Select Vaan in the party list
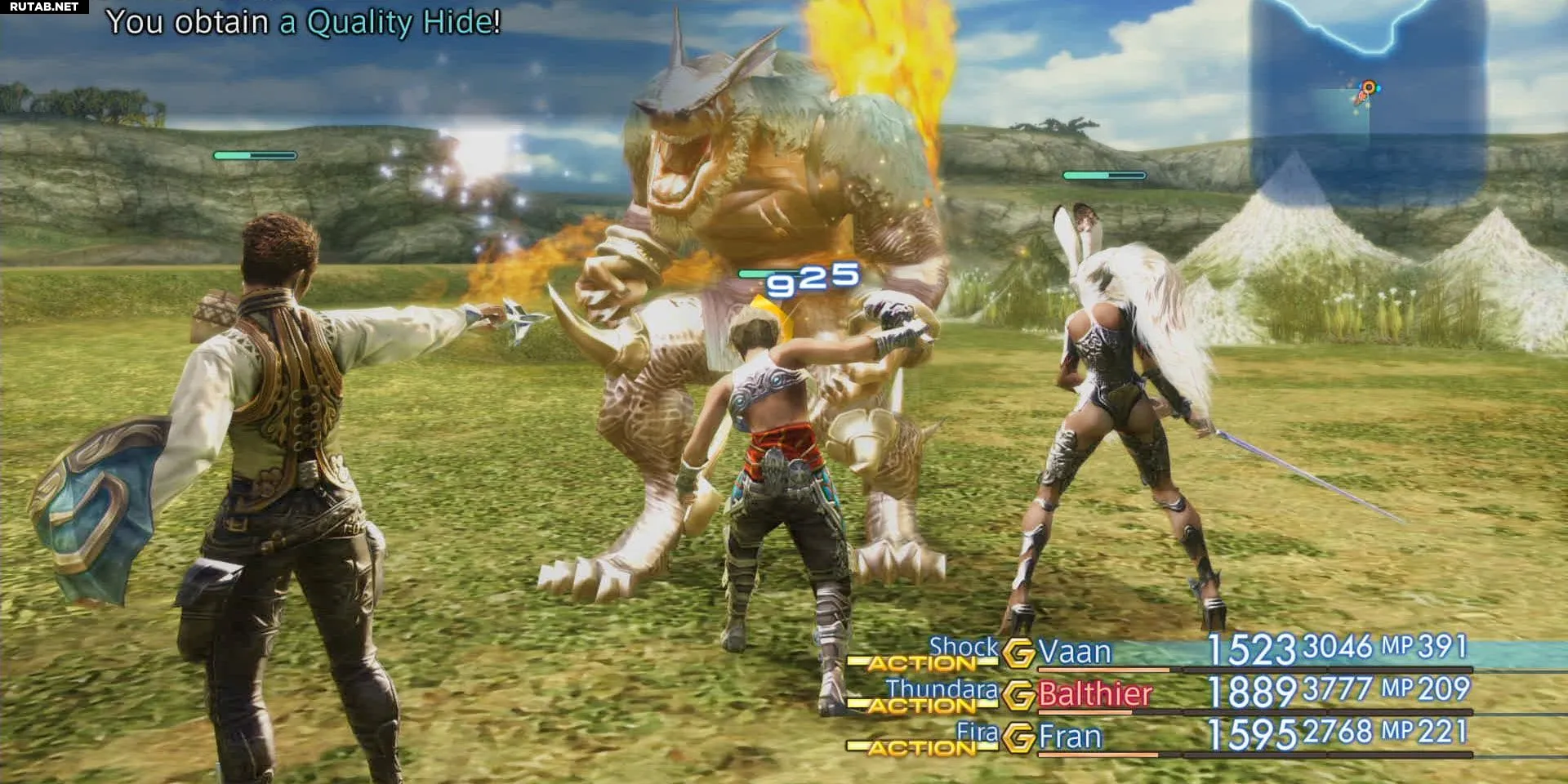This screenshot has height=784, width=1568. point(1074,652)
